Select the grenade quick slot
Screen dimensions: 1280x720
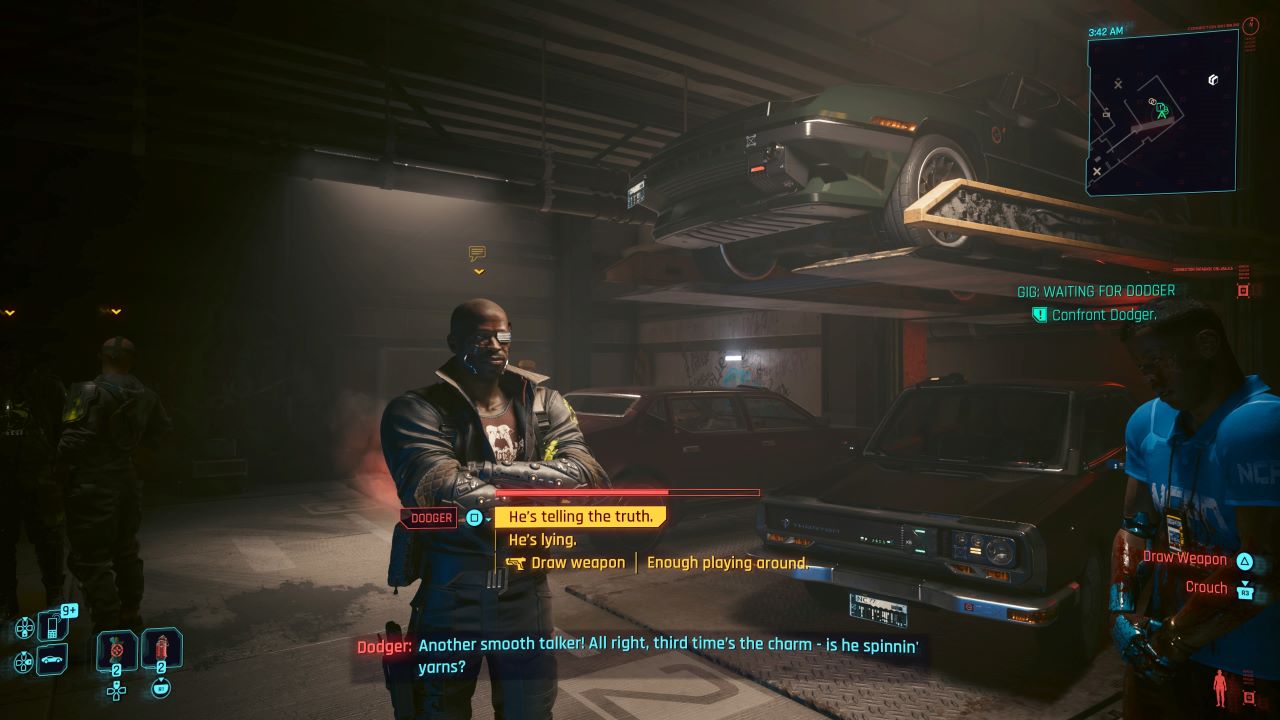pyautogui.click(x=116, y=651)
